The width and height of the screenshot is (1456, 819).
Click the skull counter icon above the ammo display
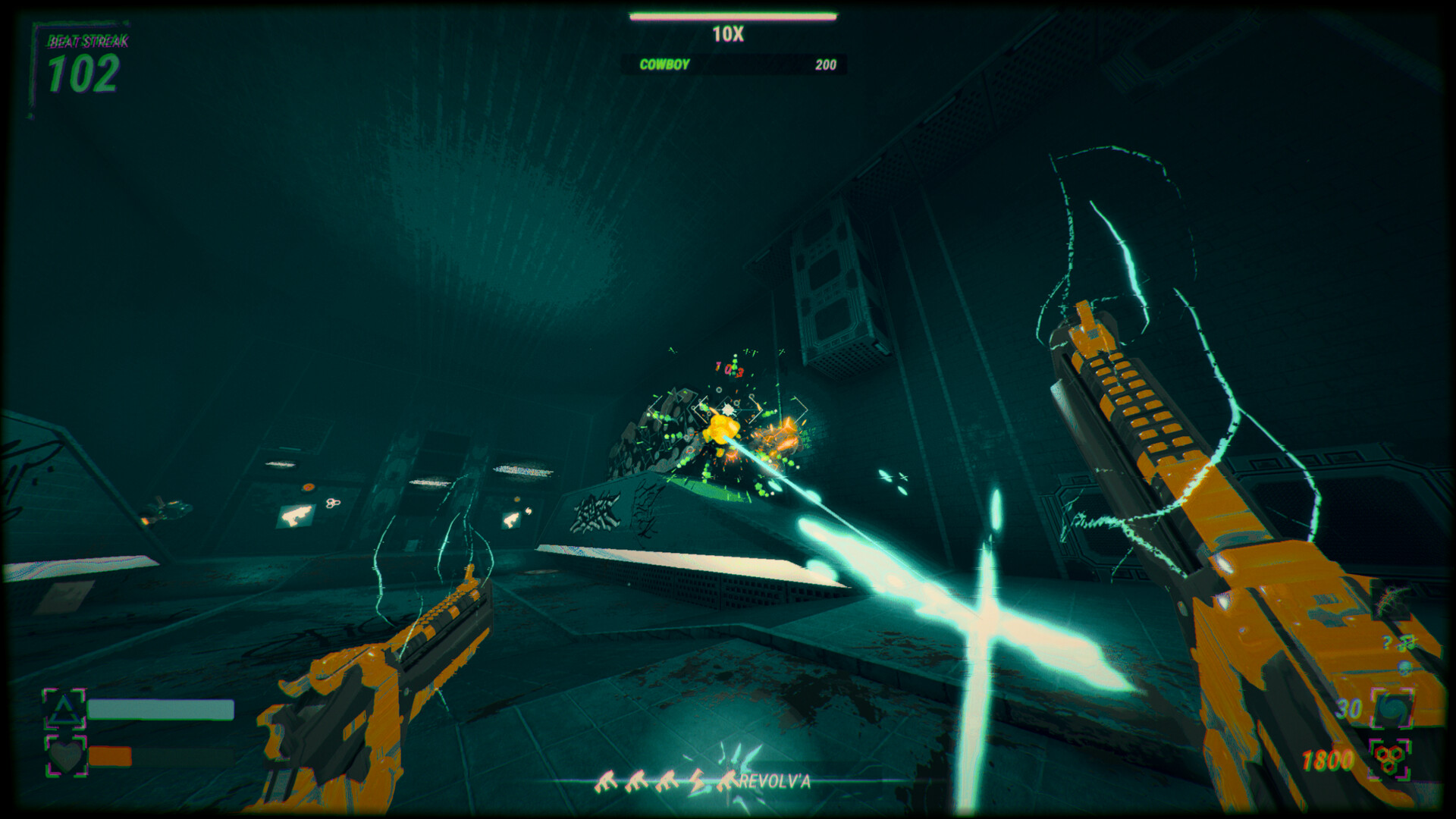coord(1404,667)
